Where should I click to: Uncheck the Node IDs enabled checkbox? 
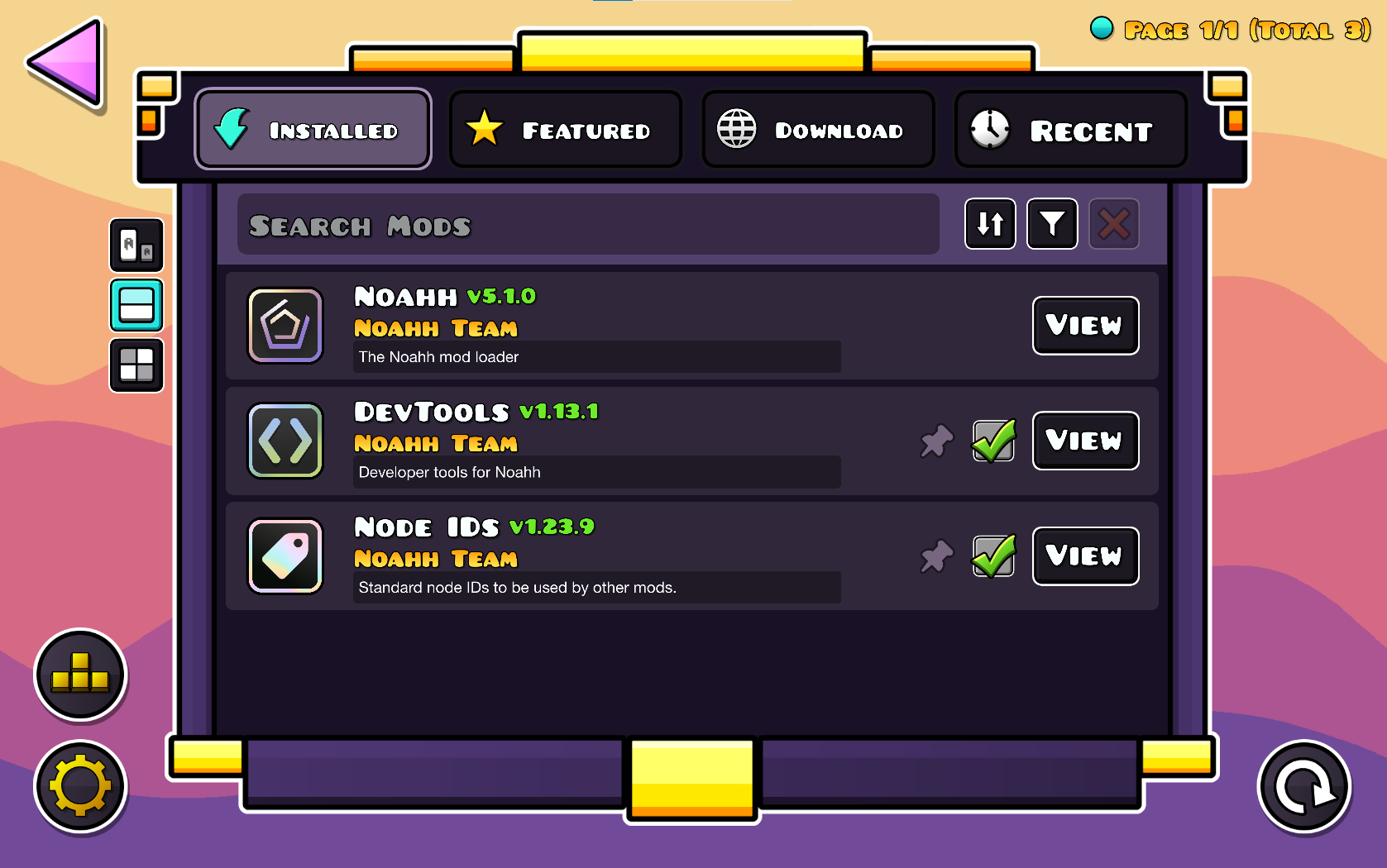click(992, 556)
